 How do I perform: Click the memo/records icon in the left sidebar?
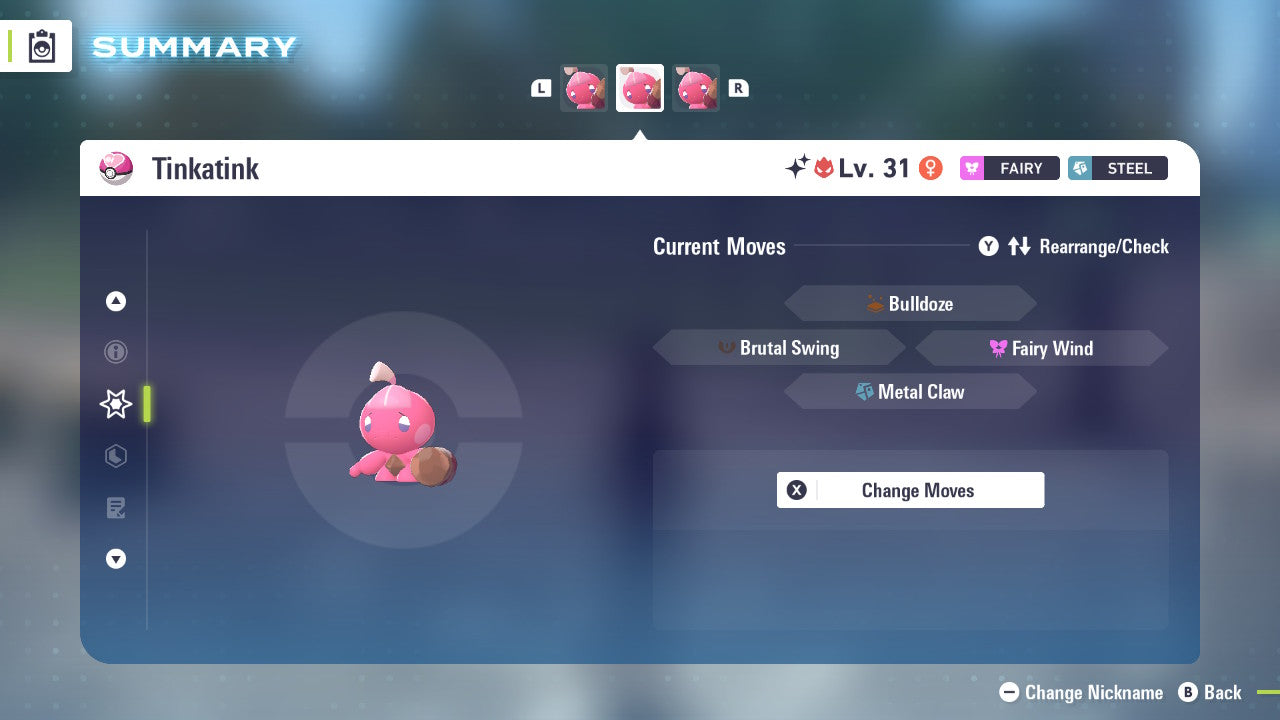click(115, 508)
